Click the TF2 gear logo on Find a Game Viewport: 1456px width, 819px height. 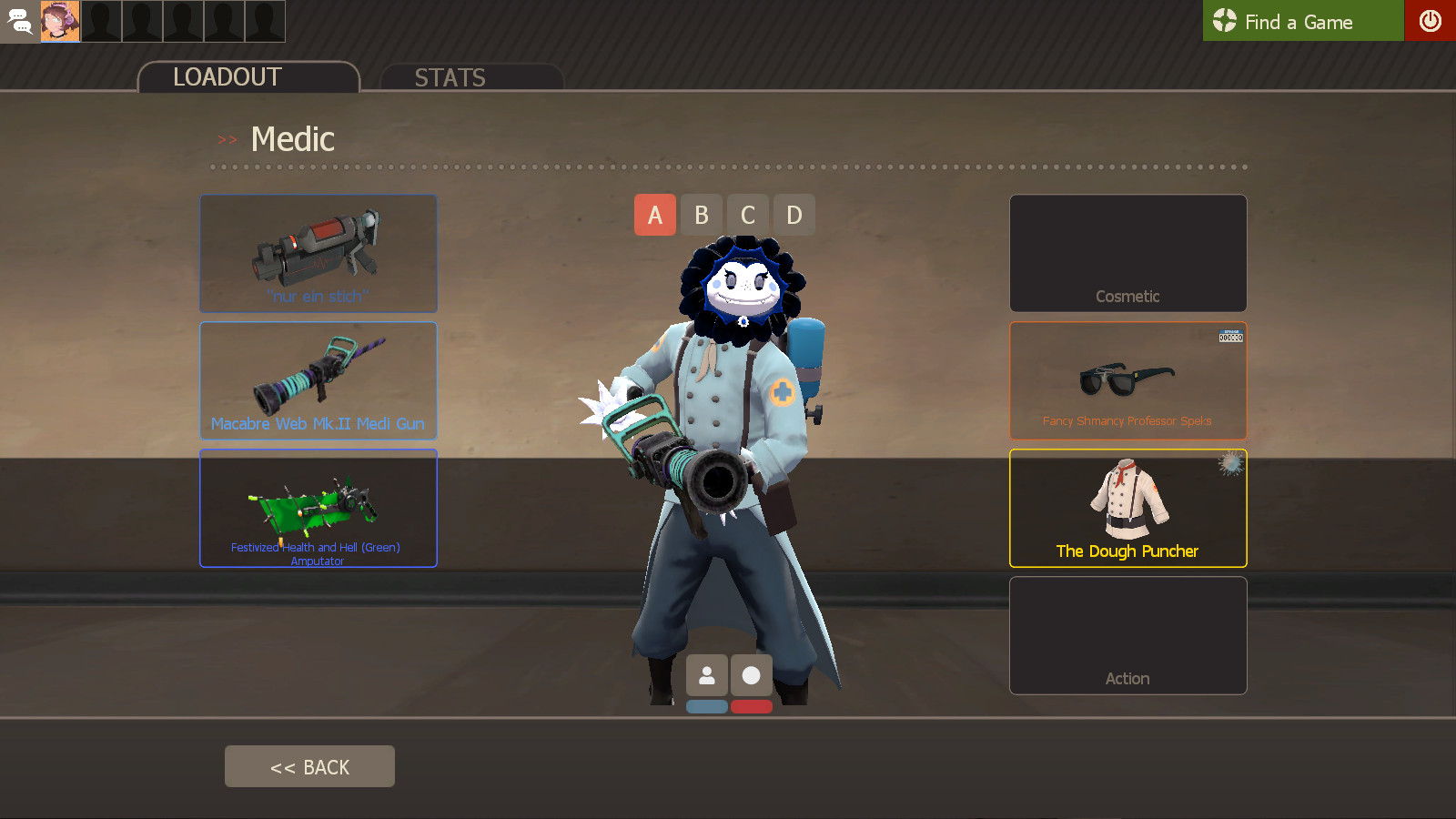coord(1224,21)
